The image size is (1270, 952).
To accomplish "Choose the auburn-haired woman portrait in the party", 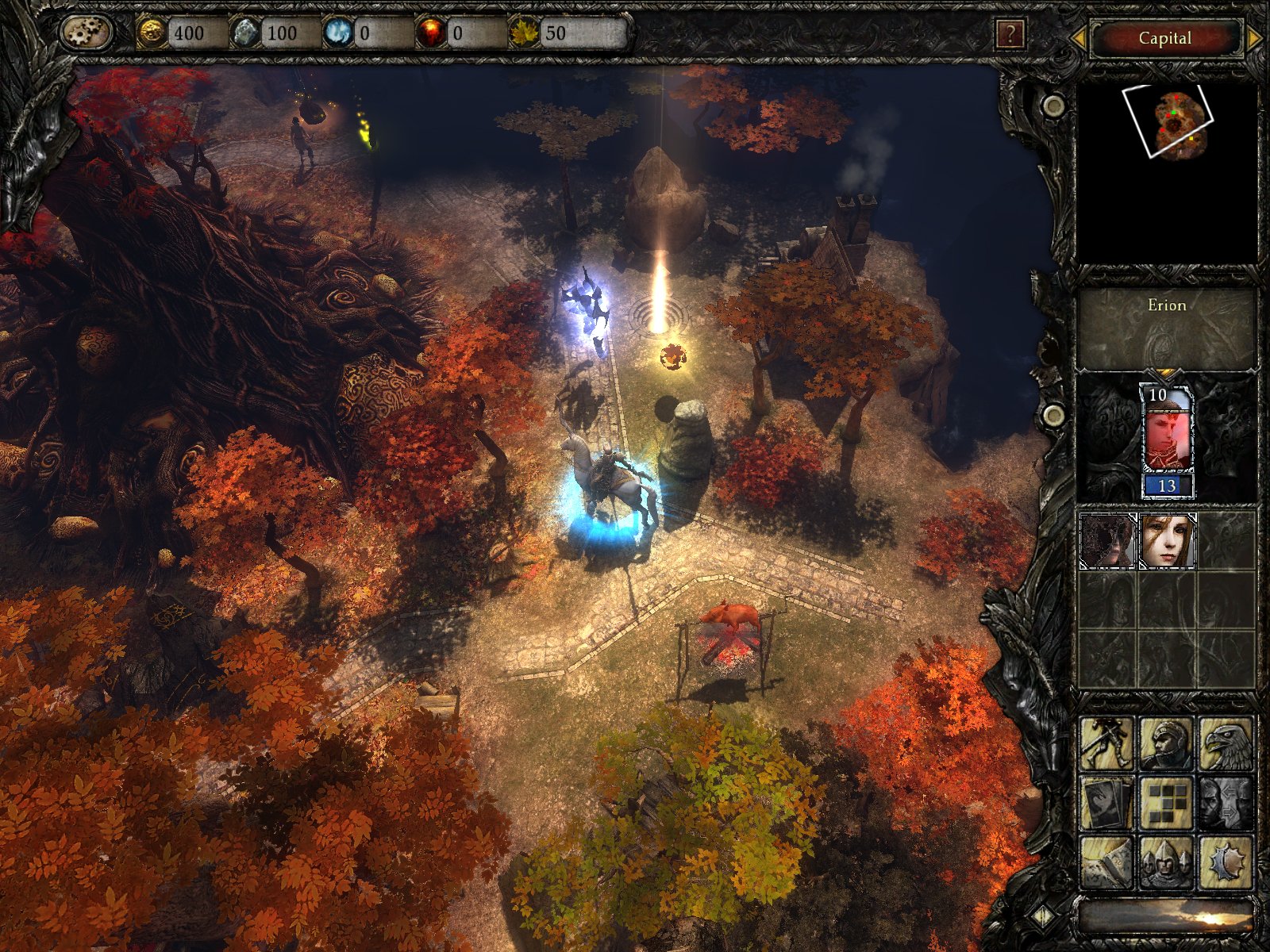I will (x=1167, y=541).
